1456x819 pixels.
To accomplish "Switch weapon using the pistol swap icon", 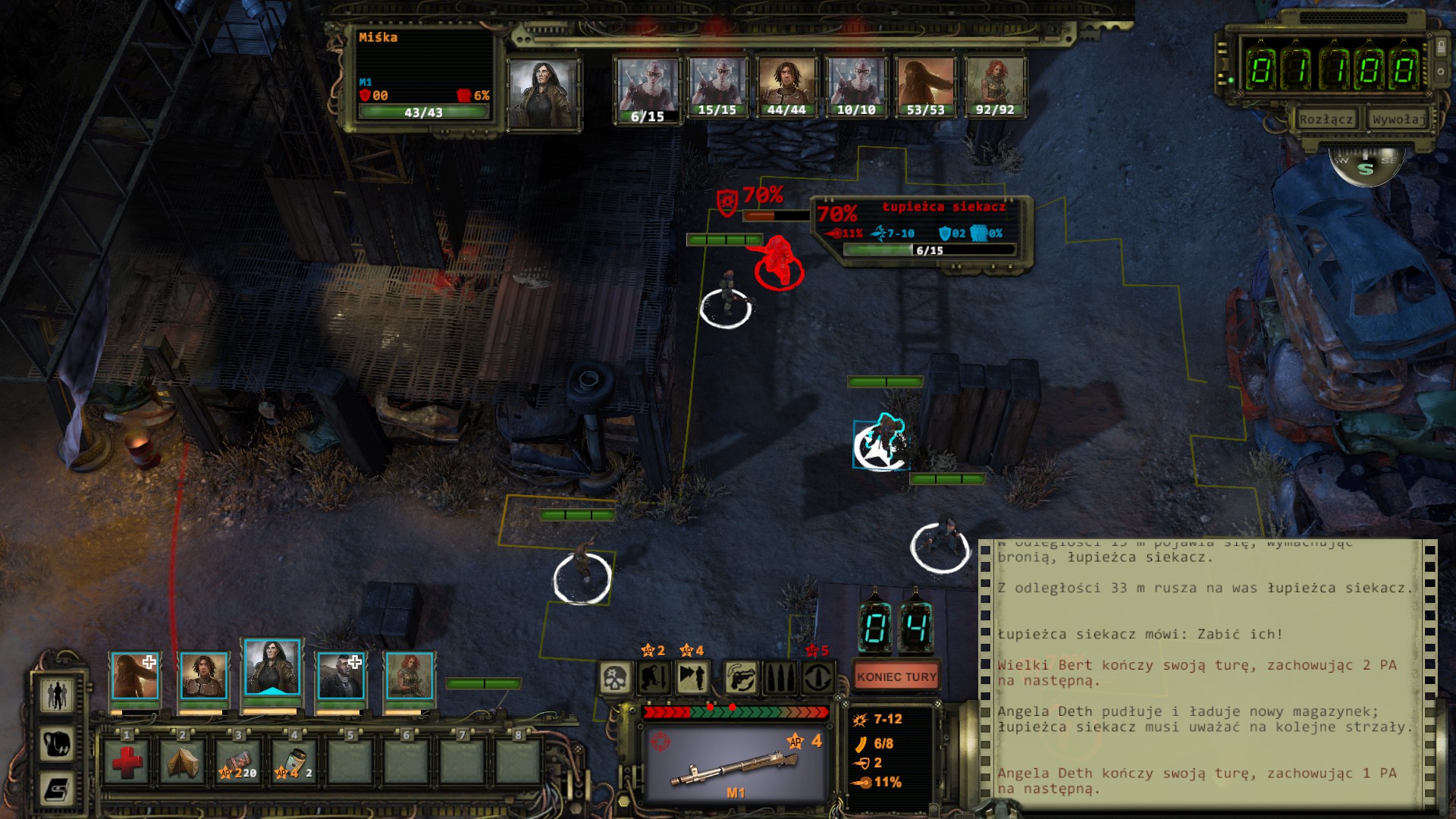I will pos(741,677).
